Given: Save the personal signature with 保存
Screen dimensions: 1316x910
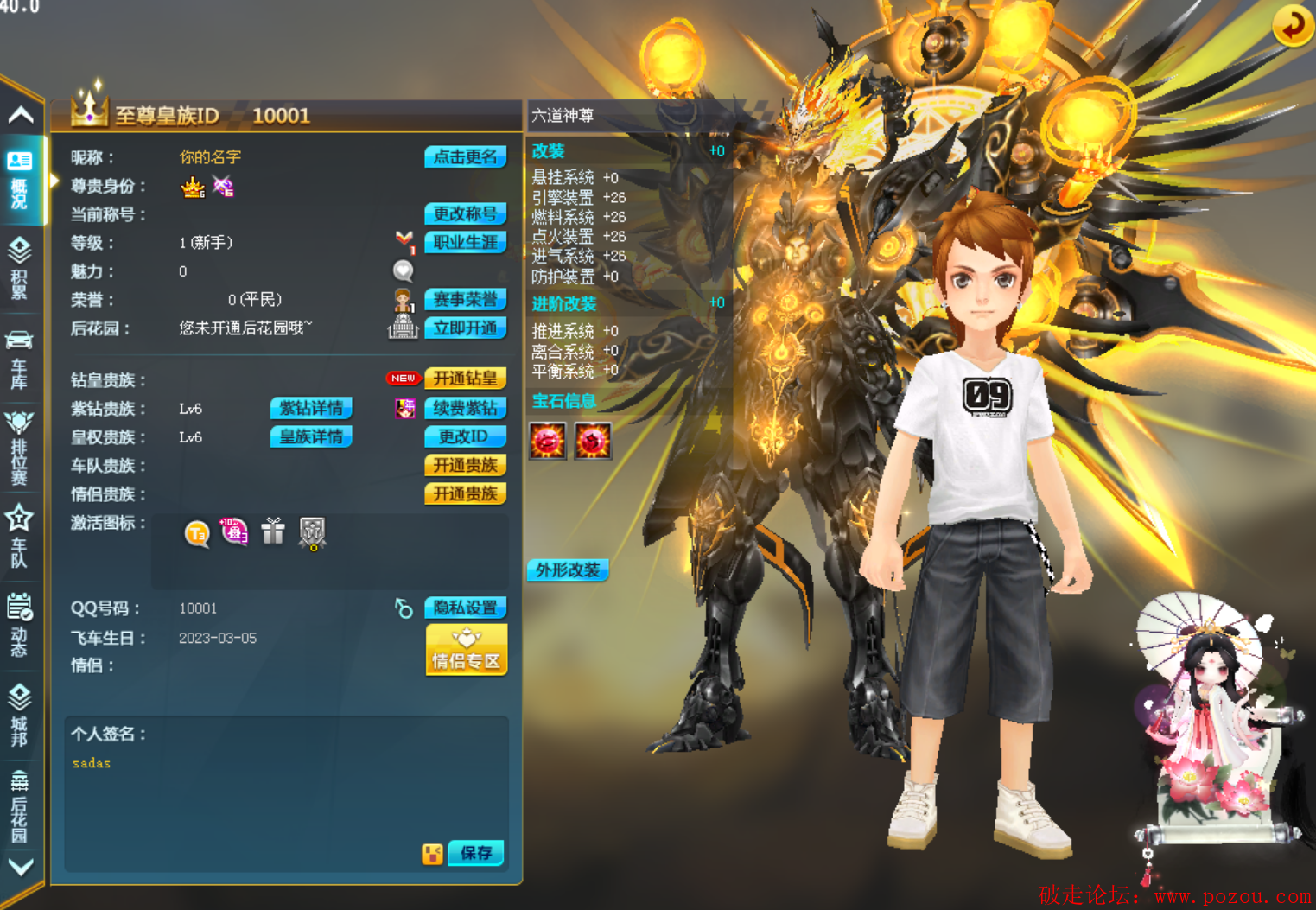Looking at the screenshot, I should click(x=475, y=853).
